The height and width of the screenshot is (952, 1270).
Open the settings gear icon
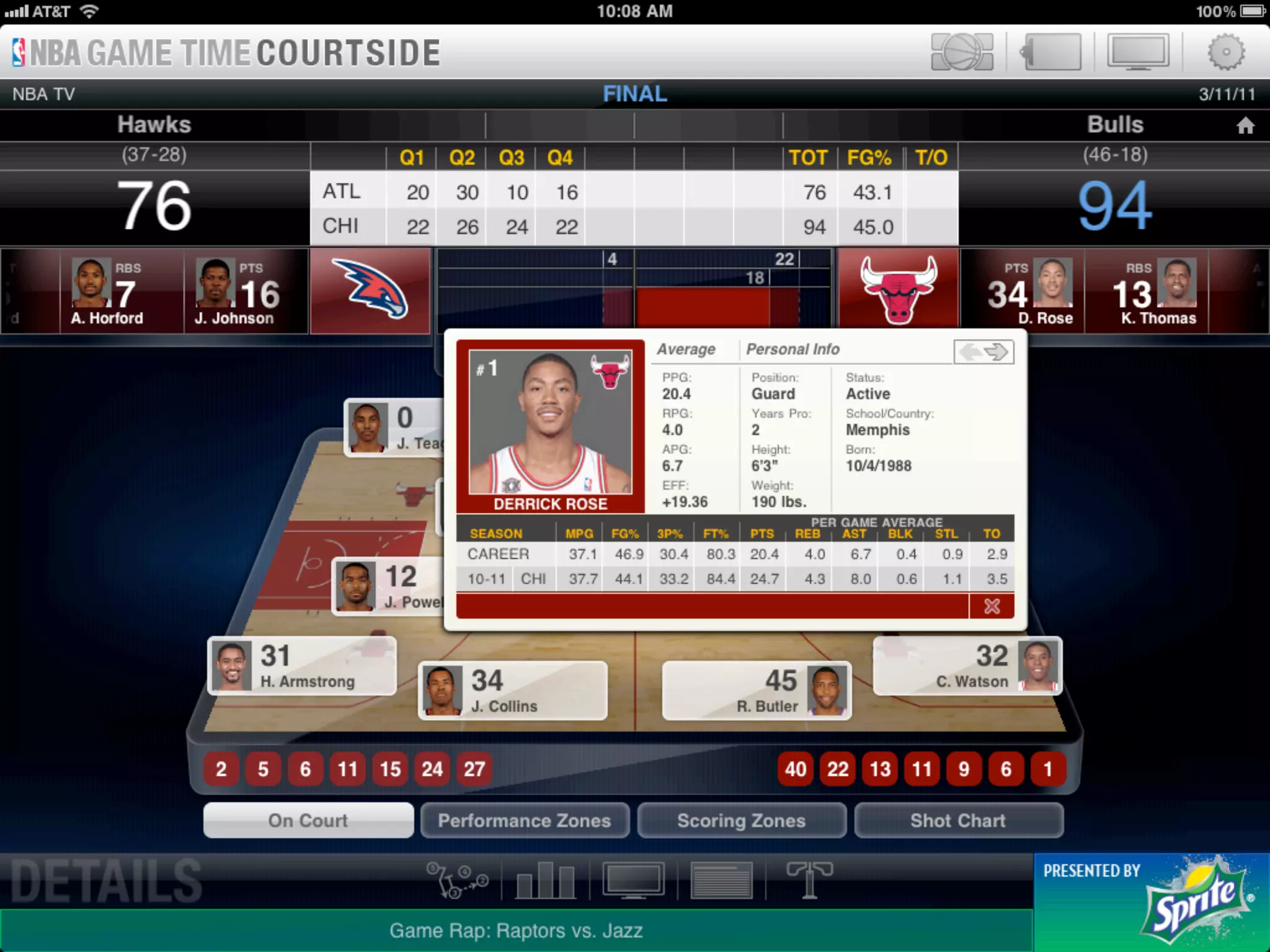[1225, 52]
